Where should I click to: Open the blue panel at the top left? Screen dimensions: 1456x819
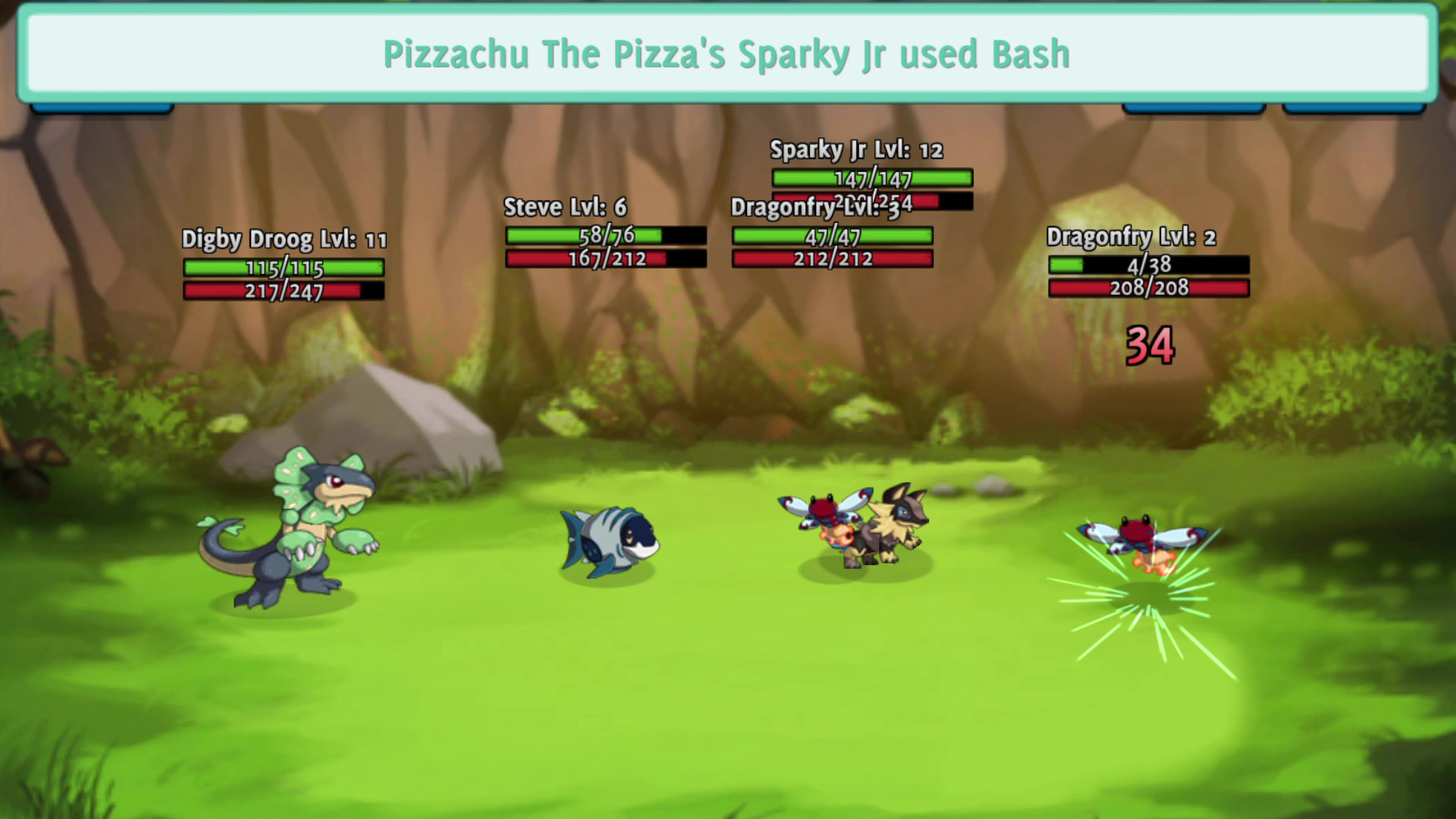click(x=102, y=108)
